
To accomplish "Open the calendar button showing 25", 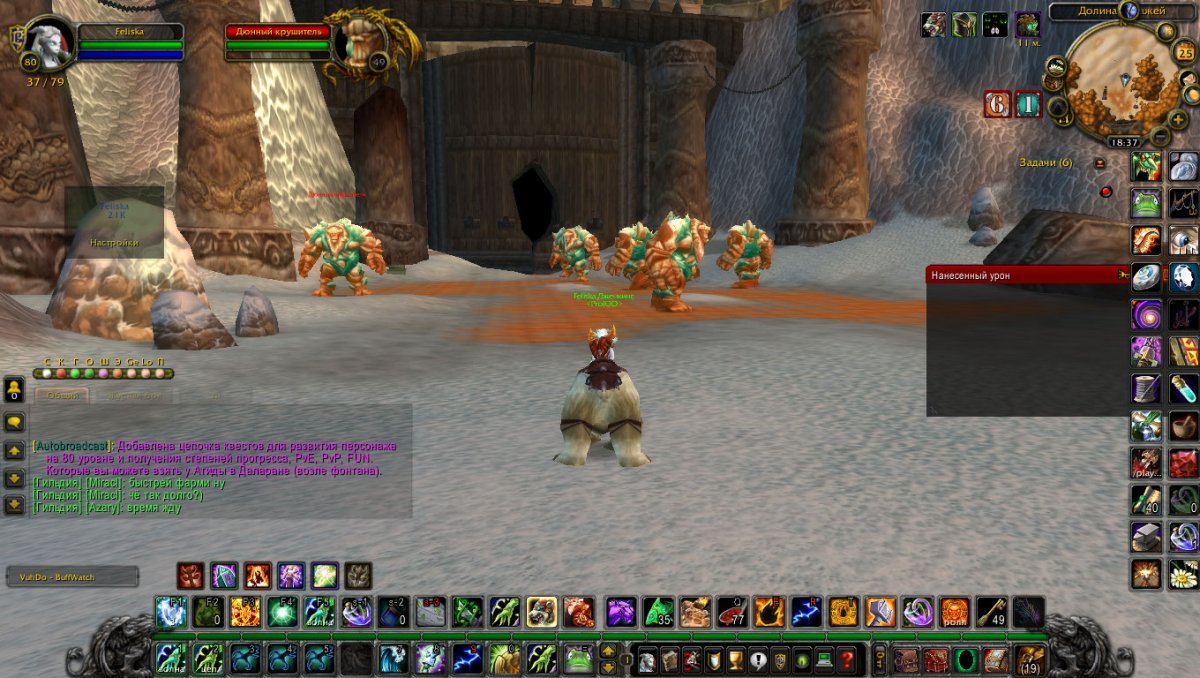I will (x=1186, y=52).
